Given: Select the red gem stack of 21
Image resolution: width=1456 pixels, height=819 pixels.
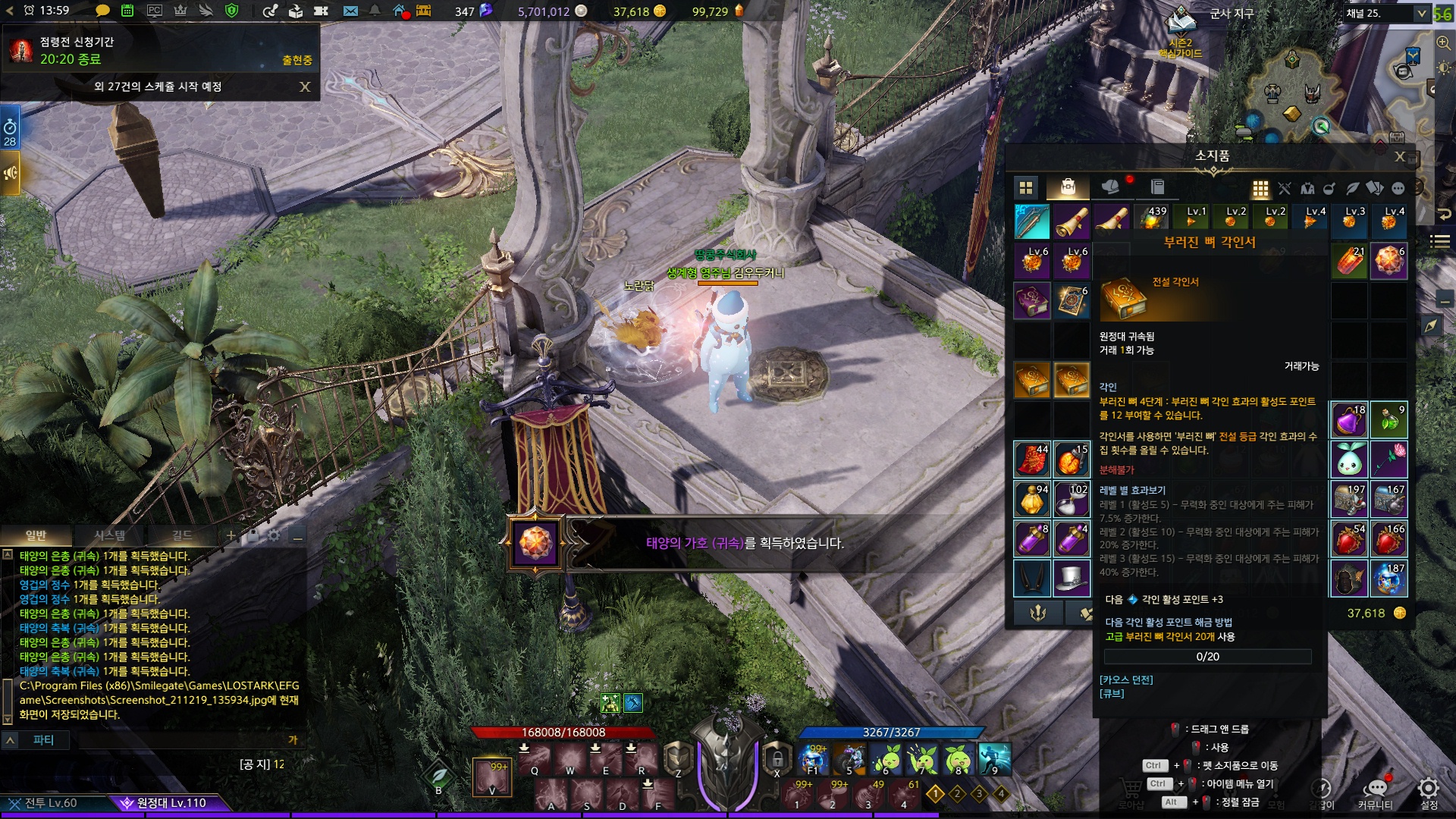Looking at the screenshot, I should [x=1349, y=262].
